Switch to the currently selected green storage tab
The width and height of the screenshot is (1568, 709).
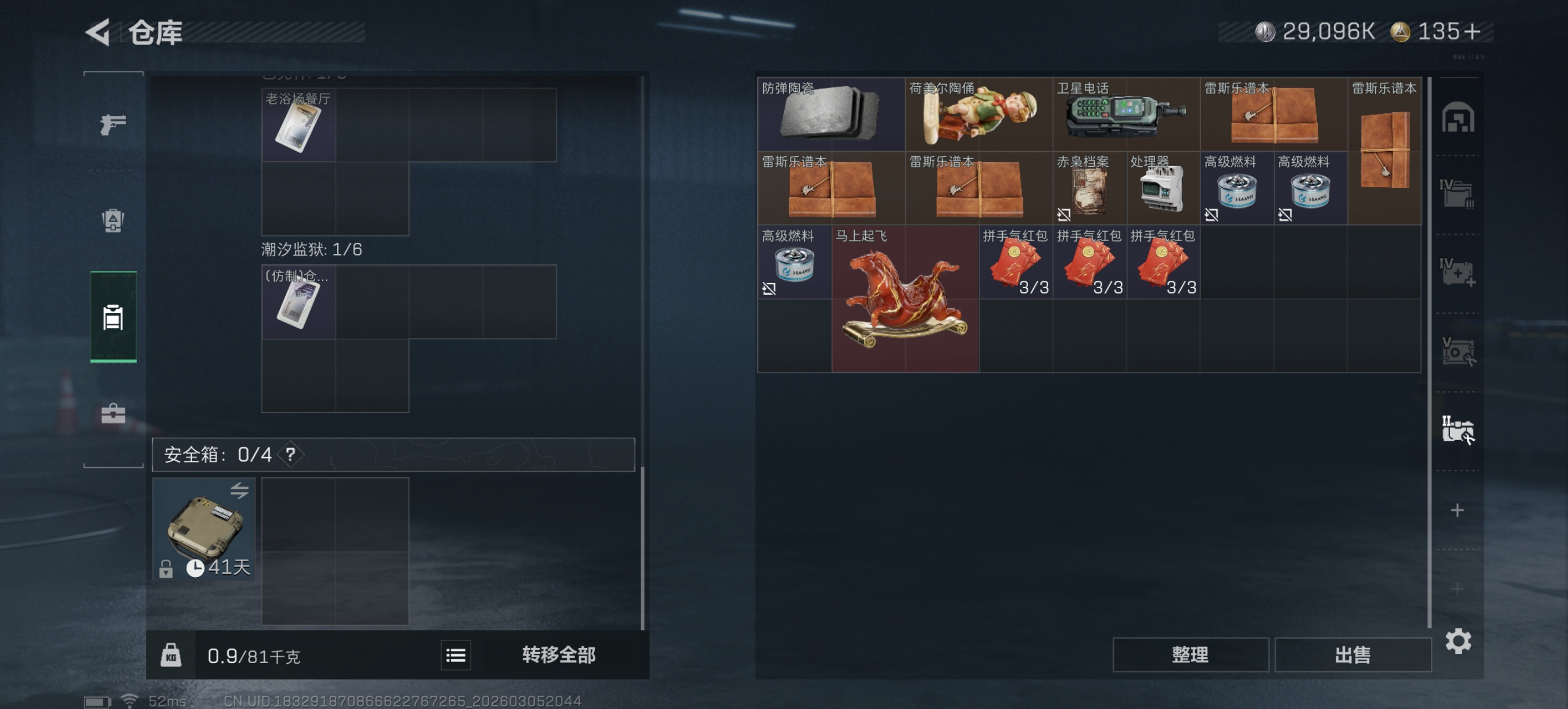112,317
